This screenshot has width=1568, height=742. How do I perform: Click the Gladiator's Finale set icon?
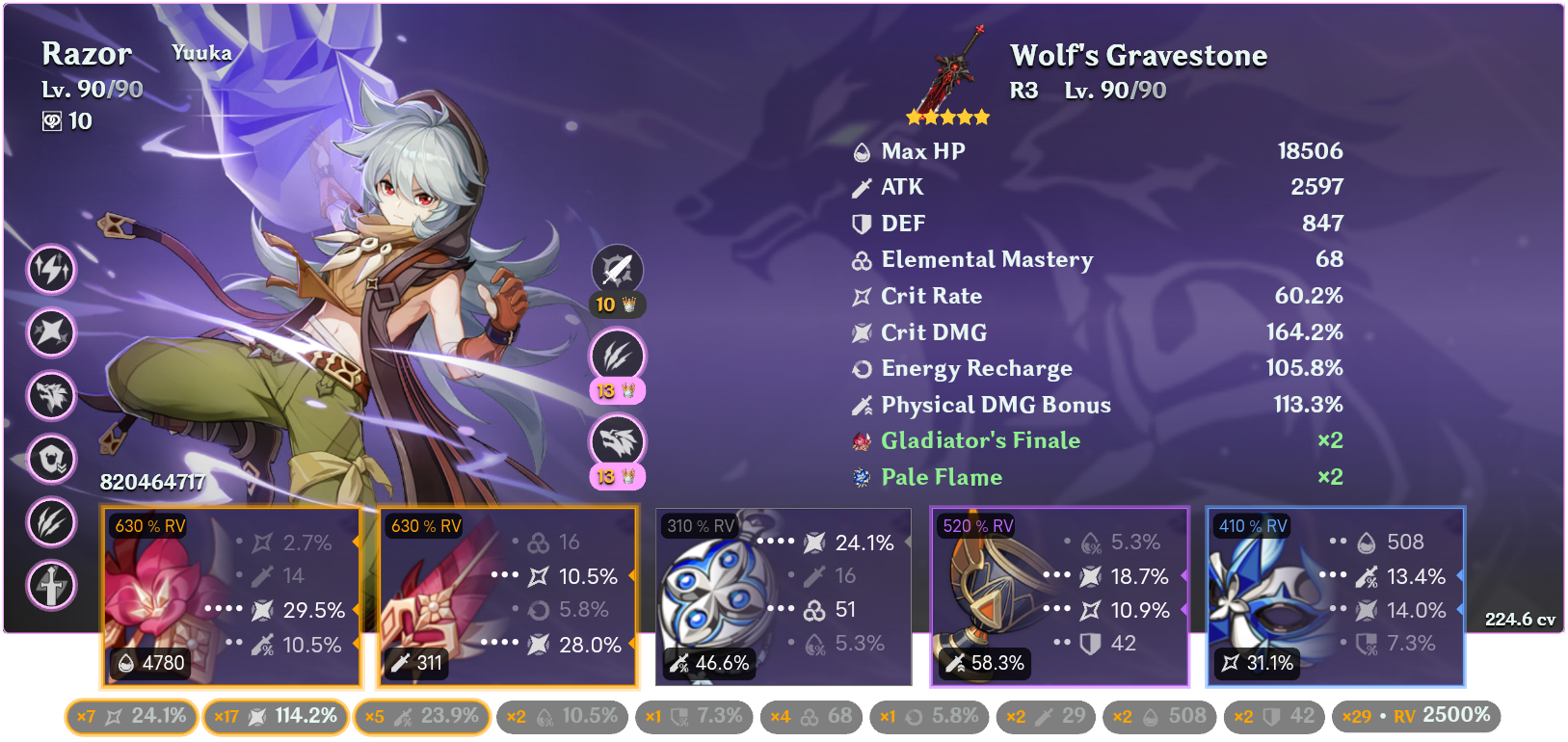(861, 440)
